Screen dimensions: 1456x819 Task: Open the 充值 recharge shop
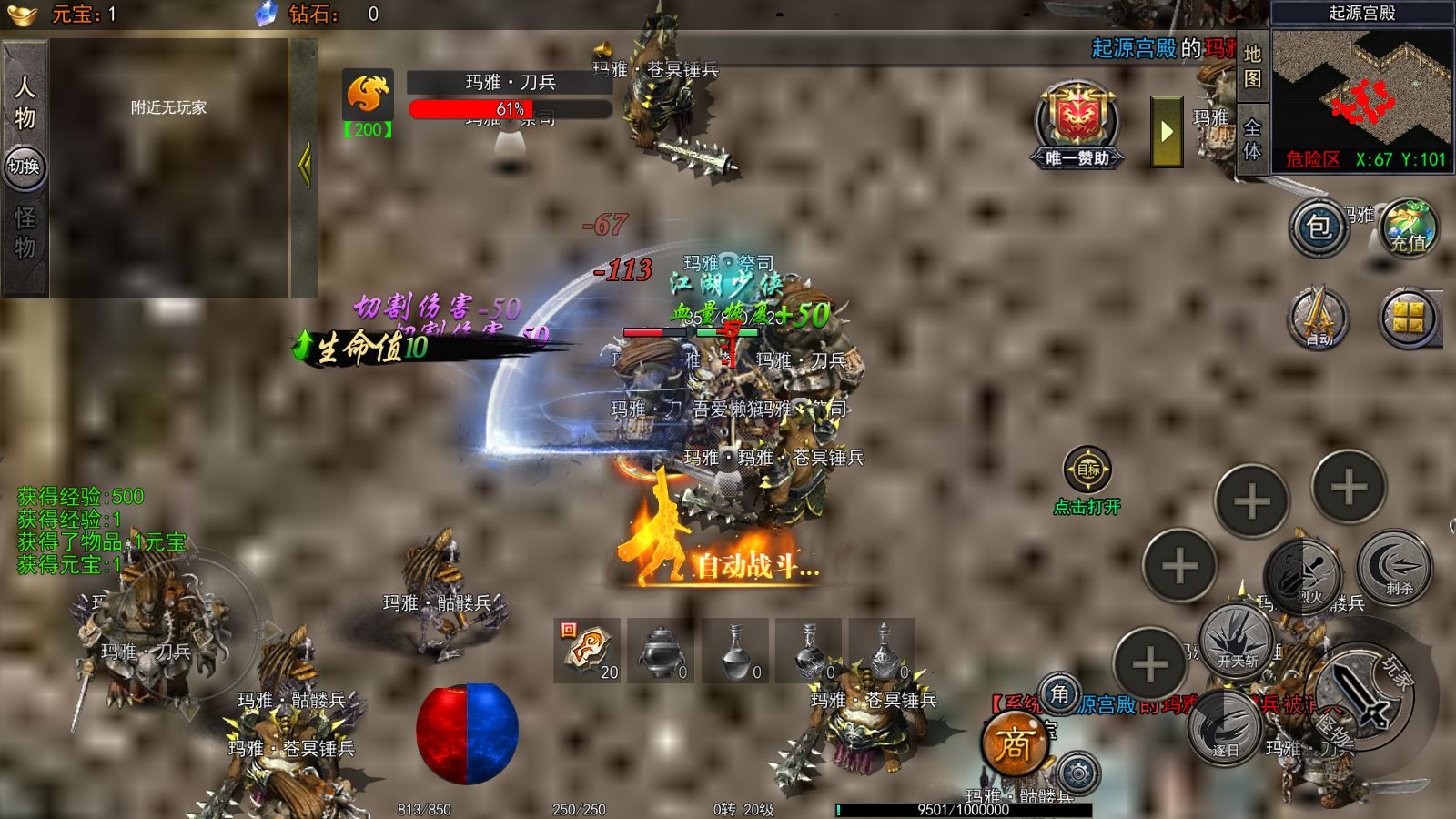pos(1408,227)
